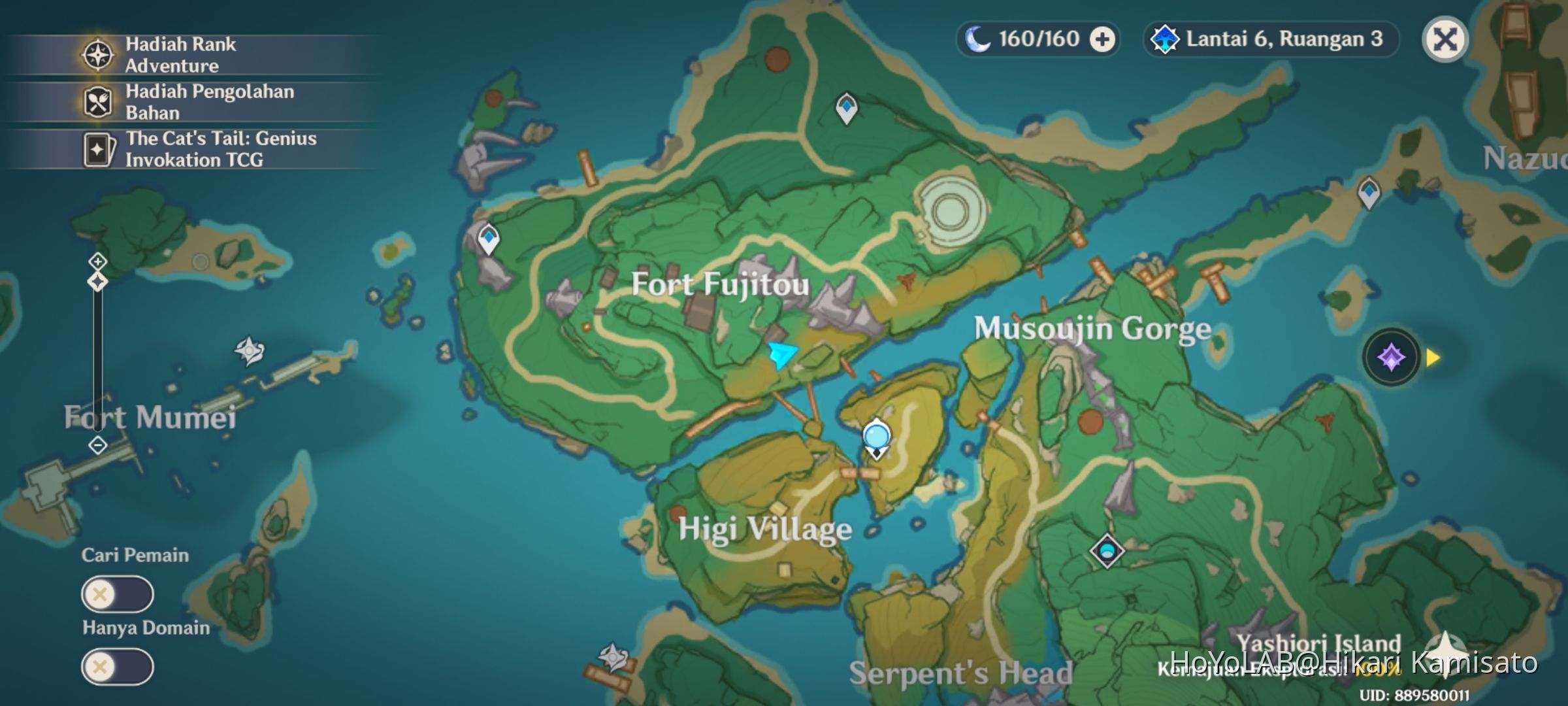Click the Original Resin moon icon
This screenshot has height=706, width=1568.
(x=979, y=39)
